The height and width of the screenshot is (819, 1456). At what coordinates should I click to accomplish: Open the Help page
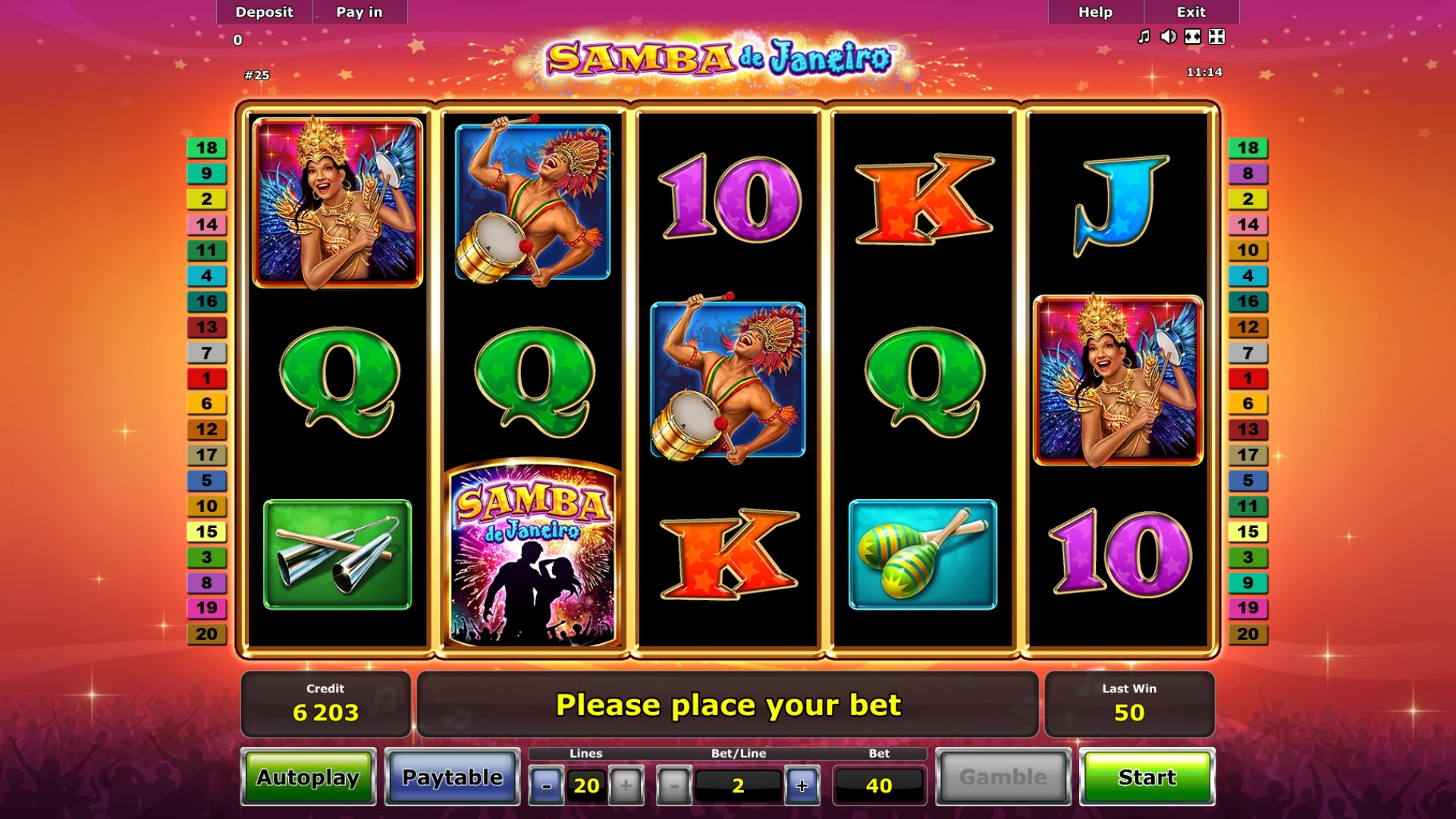(x=1095, y=12)
